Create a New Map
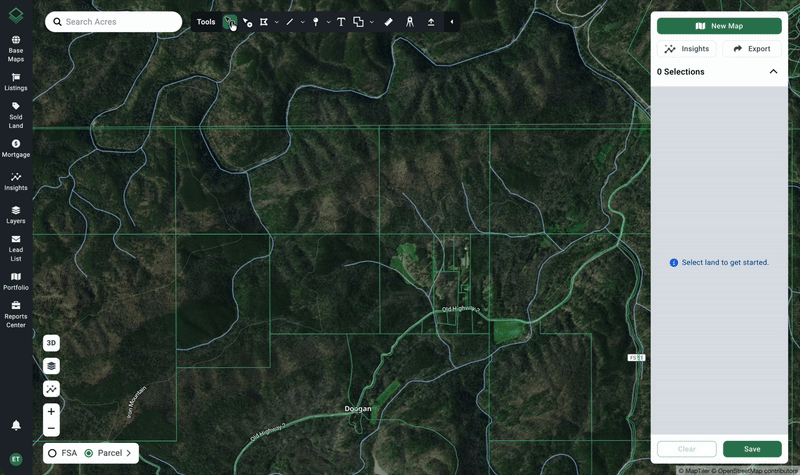Image resolution: width=800 pixels, height=475 pixels. point(719,26)
